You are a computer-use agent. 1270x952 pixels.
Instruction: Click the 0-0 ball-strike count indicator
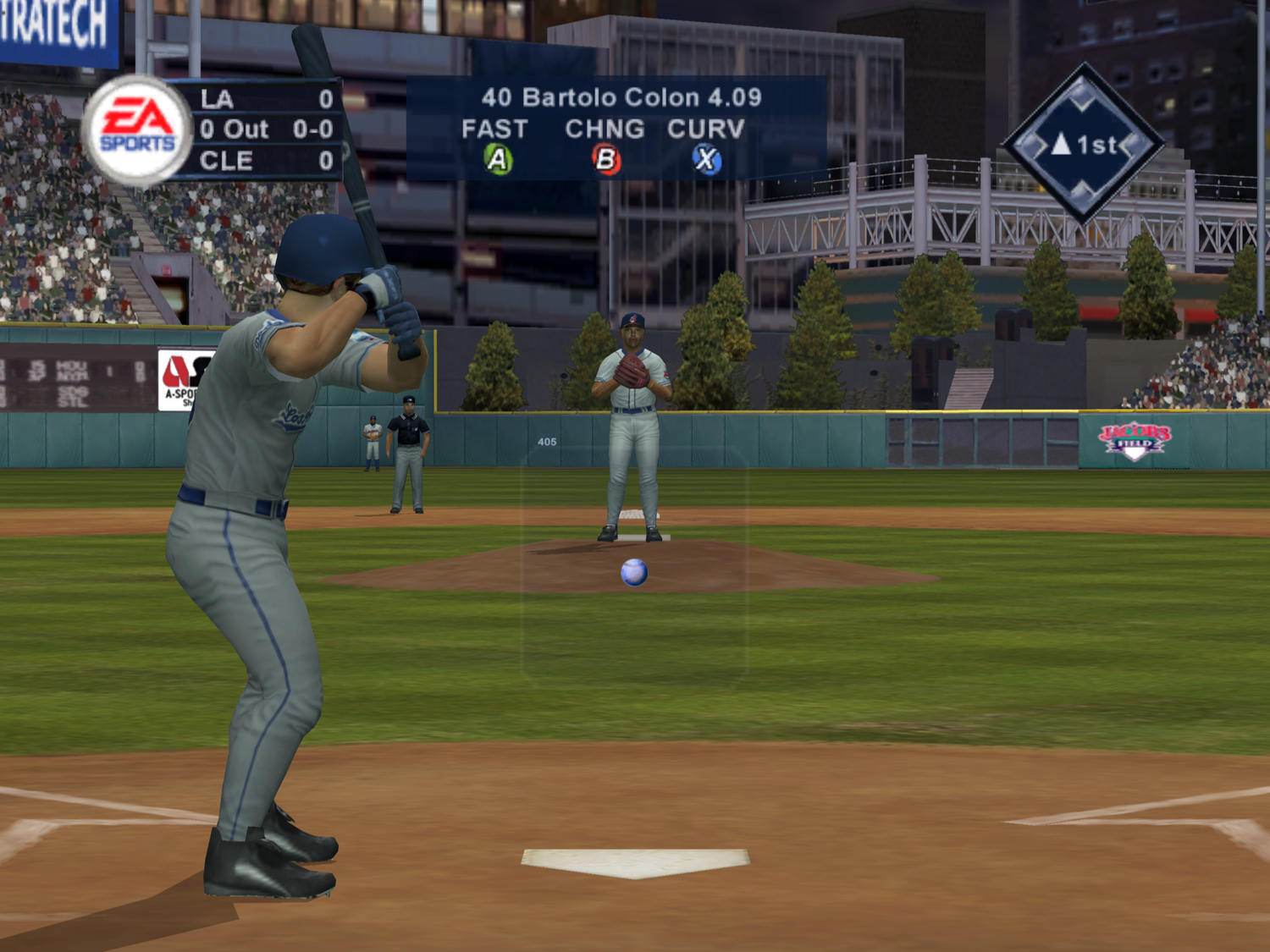tap(314, 129)
